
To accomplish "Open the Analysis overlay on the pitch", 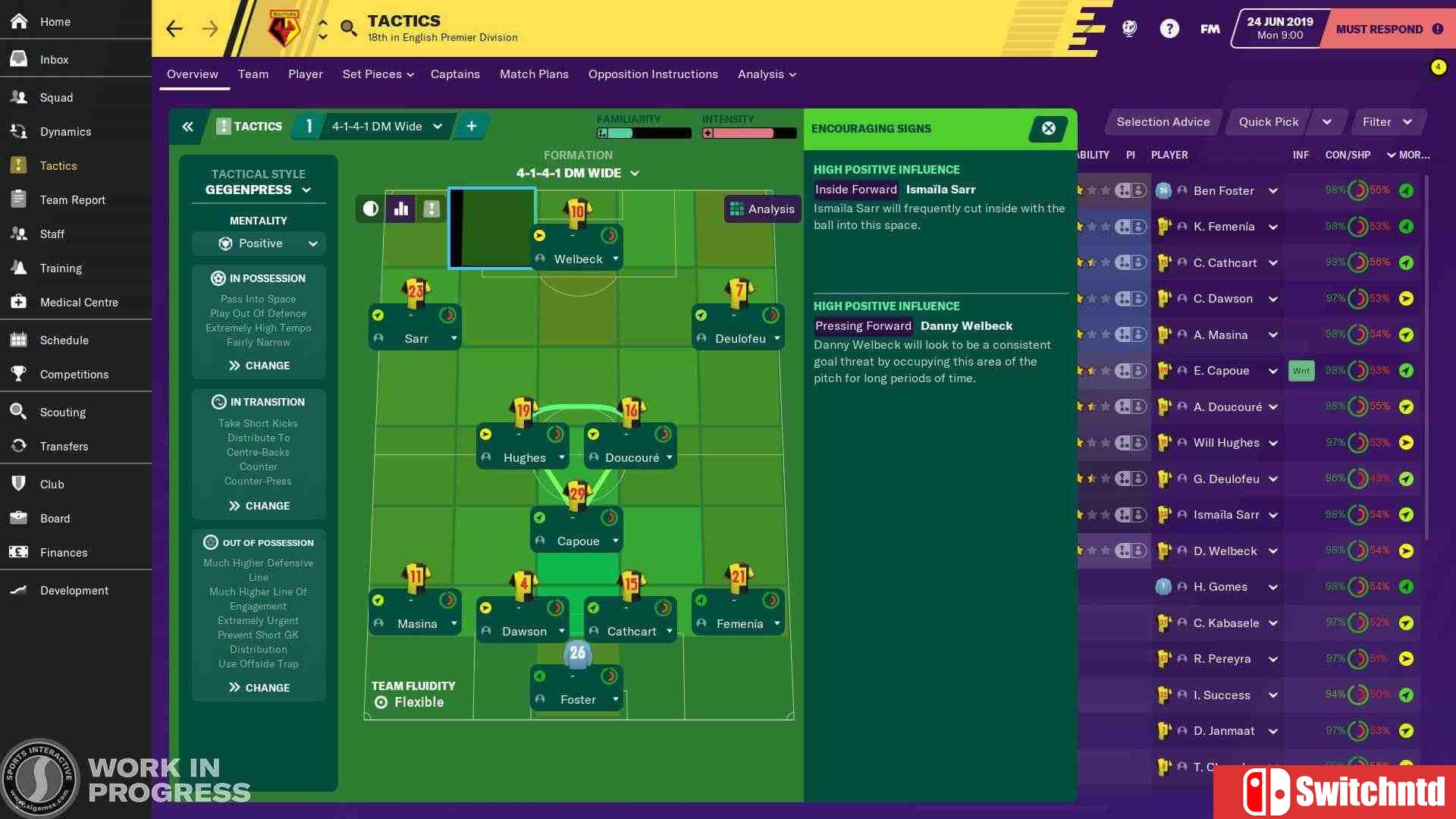I will pos(761,209).
